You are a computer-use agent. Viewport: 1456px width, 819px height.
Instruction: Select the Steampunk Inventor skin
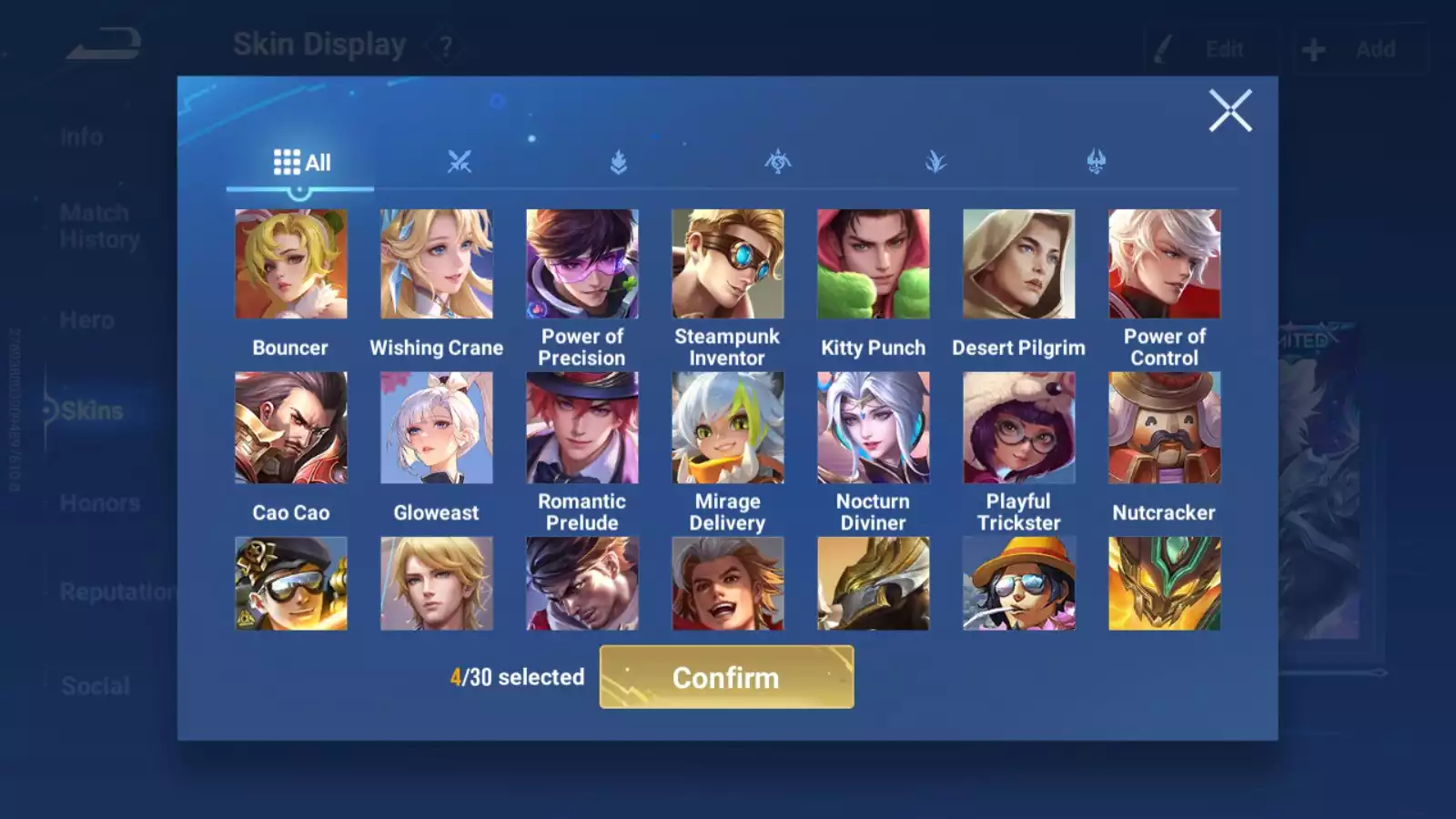click(728, 264)
